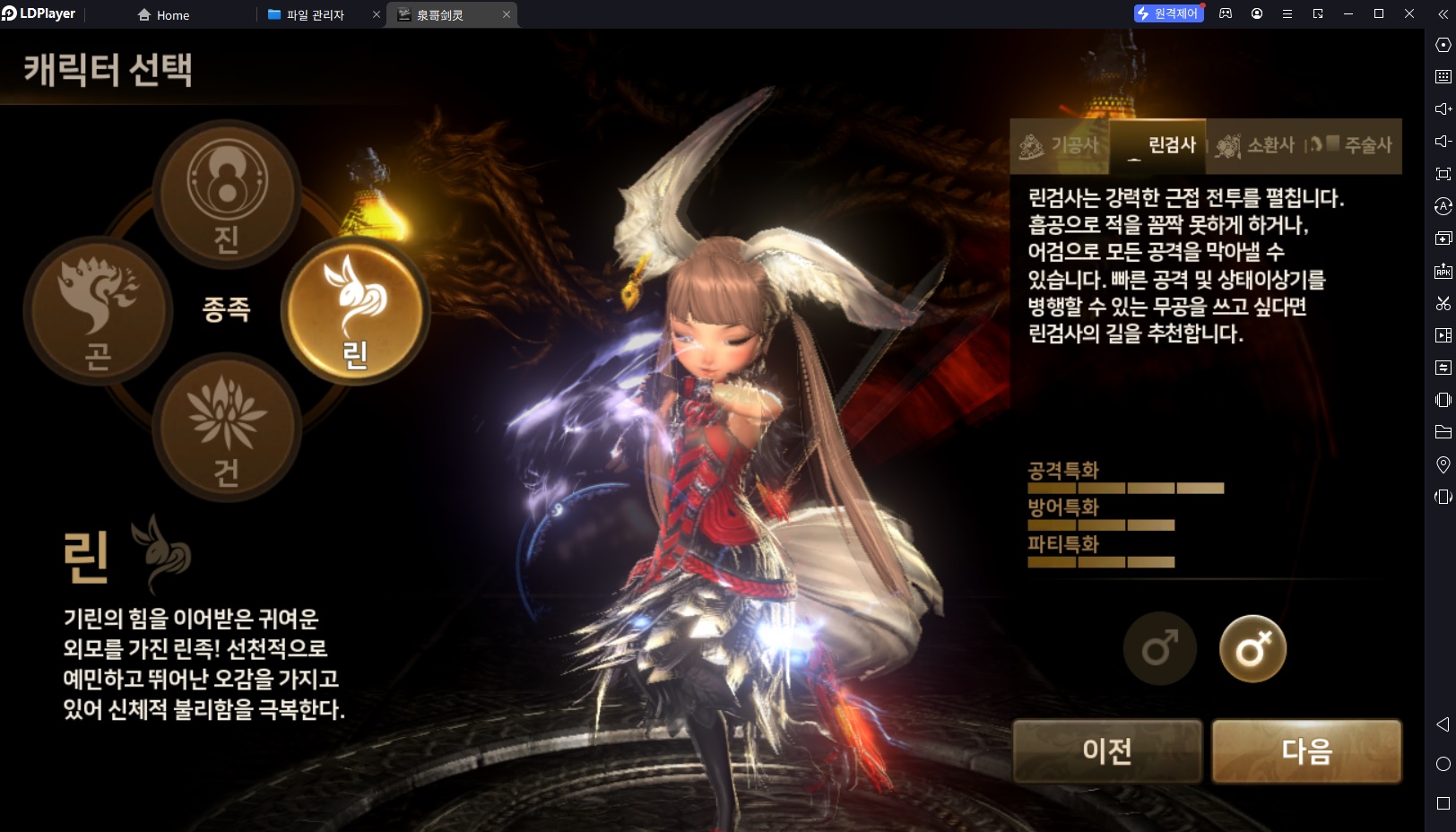The width and height of the screenshot is (1456, 832).
Task: Select the 진 race emblem
Action: coord(227,194)
